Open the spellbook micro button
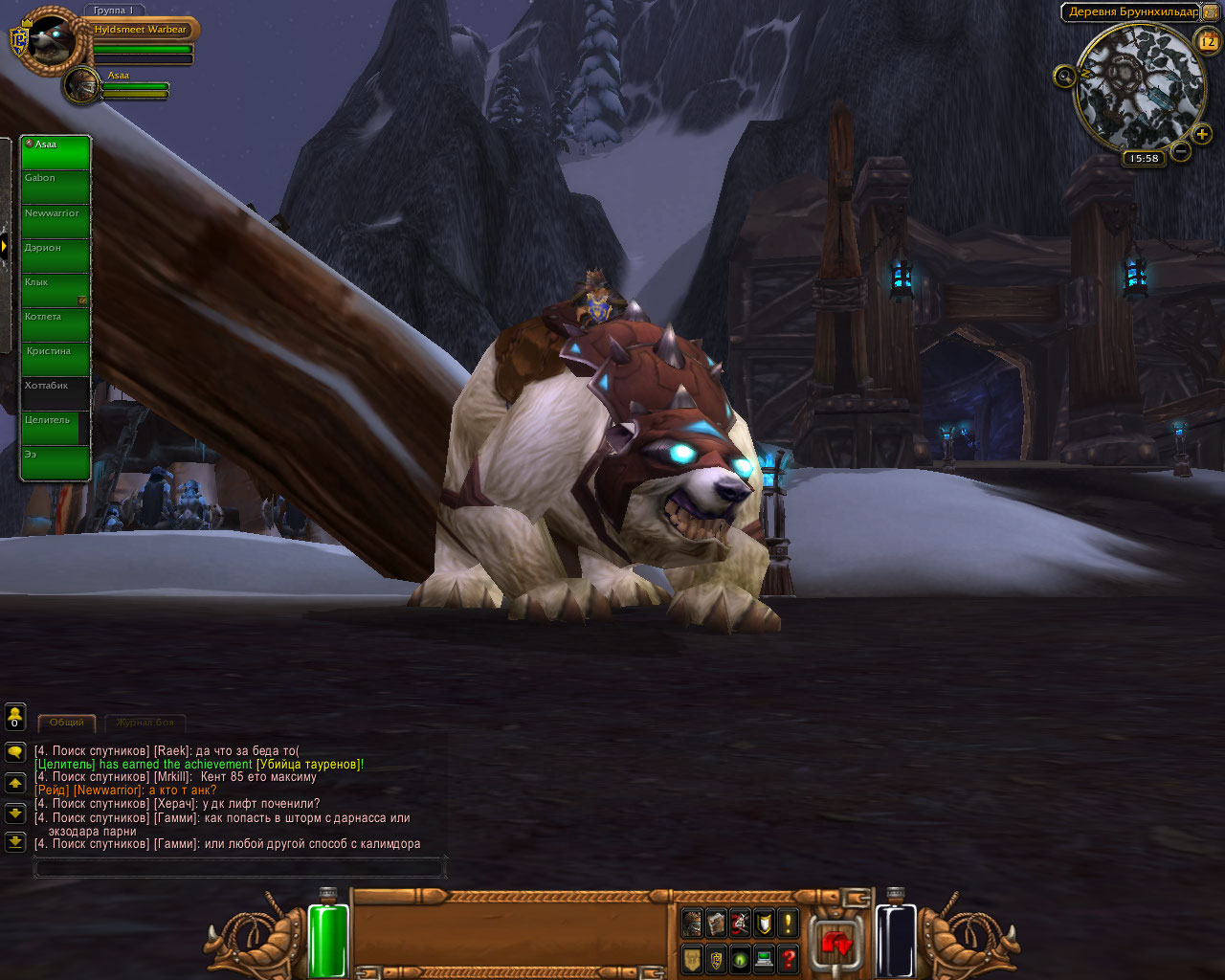1225x980 pixels. point(716,924)
